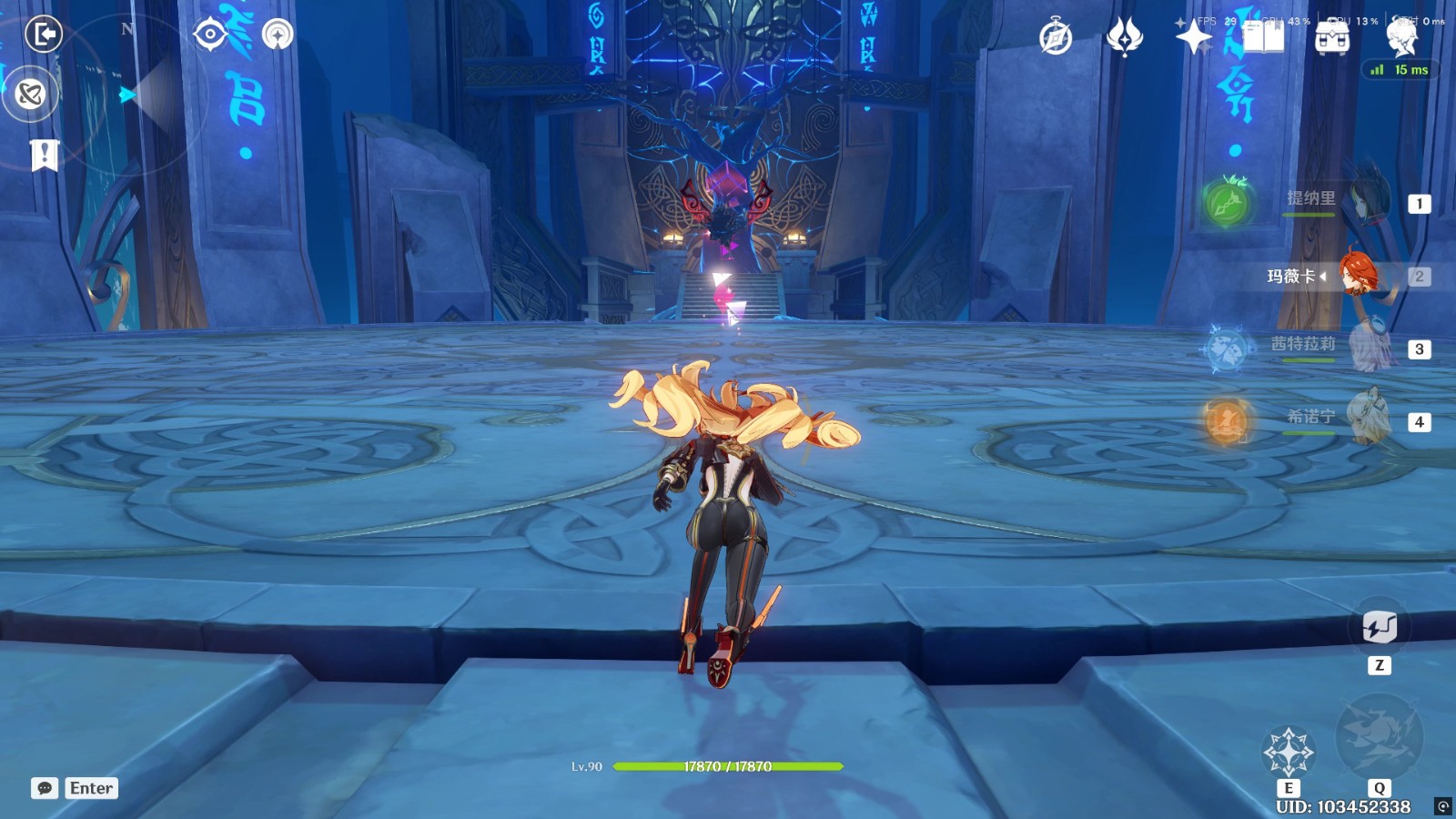1456x819 pixels.
Task: Click the leave domain exit icon
Action: (43, 35)
